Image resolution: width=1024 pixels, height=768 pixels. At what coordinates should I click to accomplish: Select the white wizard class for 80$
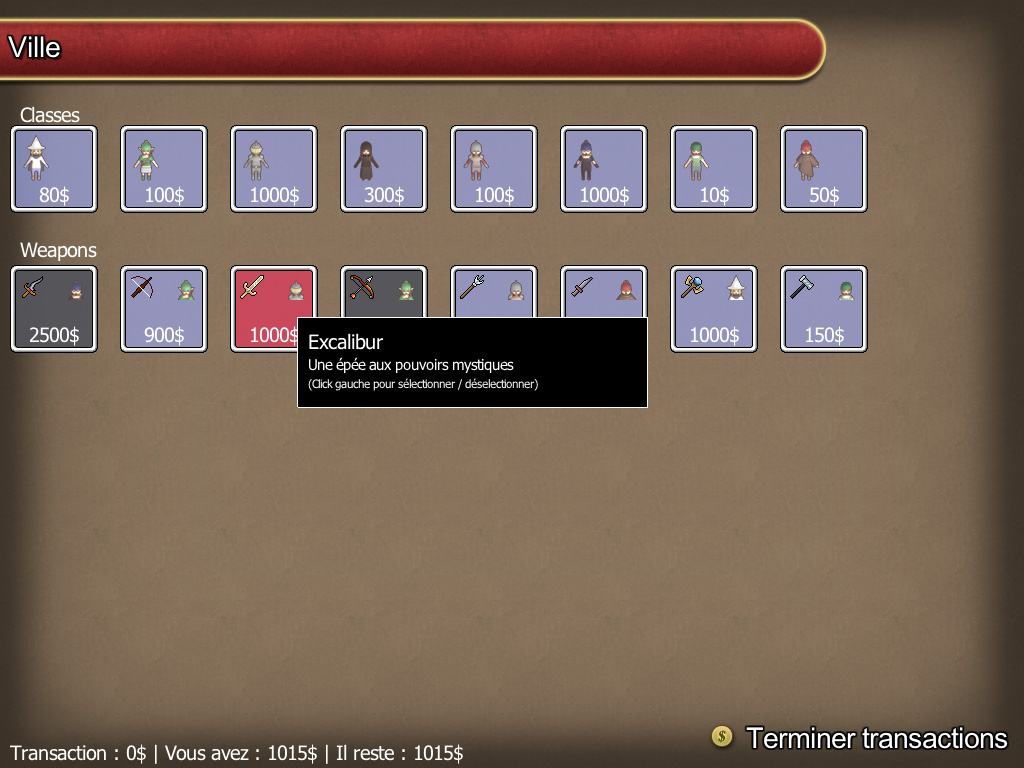(54, 168)
